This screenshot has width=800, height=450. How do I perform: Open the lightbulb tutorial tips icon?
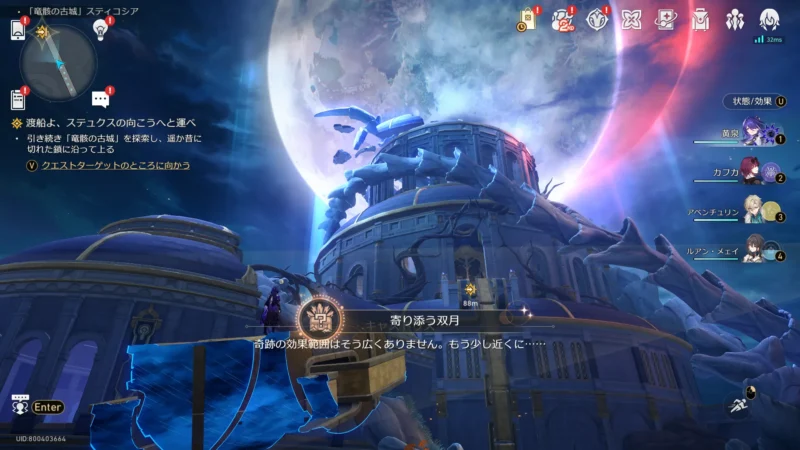[100, 29]
